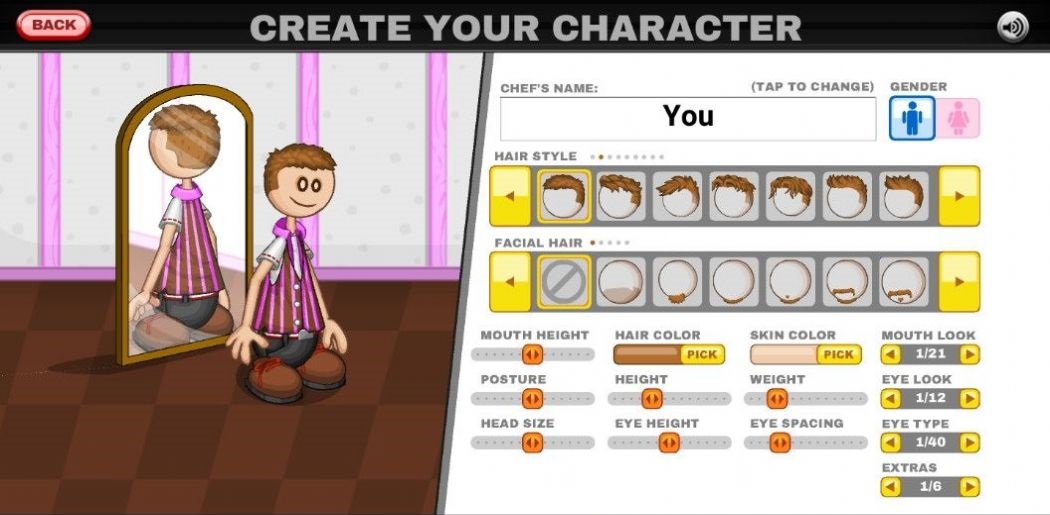Advance Extras to next option
Screen dimensions: 1050x515
tap(969, 486)
